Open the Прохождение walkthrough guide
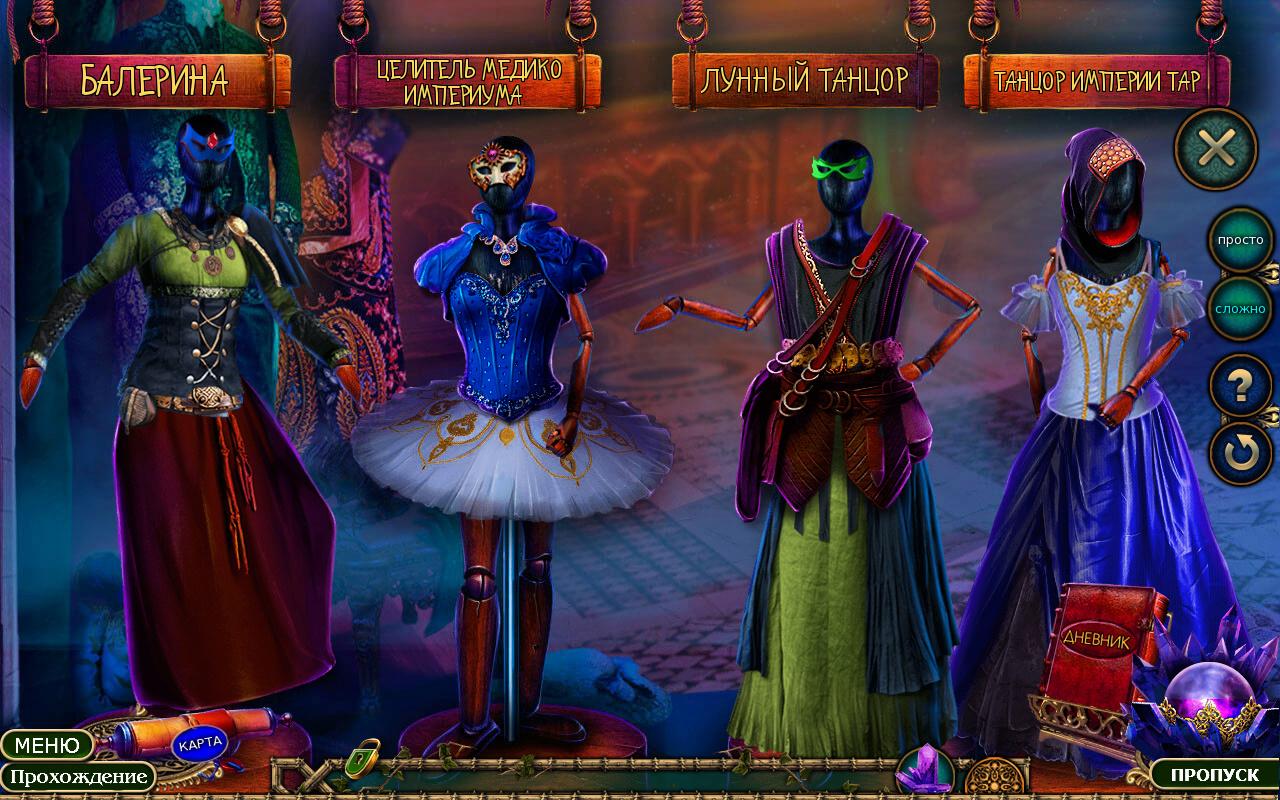This screenshot has width=1280, height=800. 76,776
